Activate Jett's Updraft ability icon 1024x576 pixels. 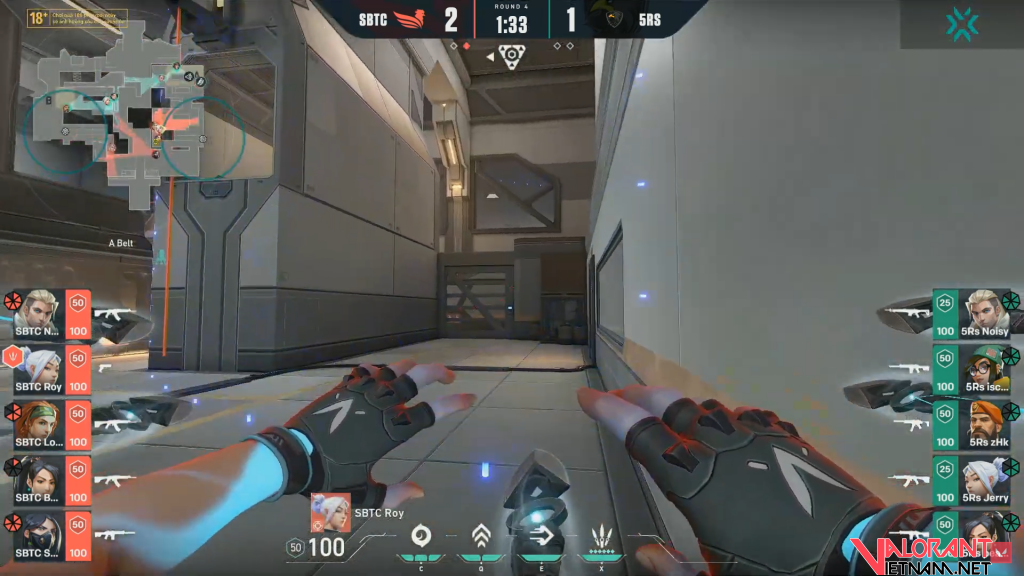(x=481, y=535)
